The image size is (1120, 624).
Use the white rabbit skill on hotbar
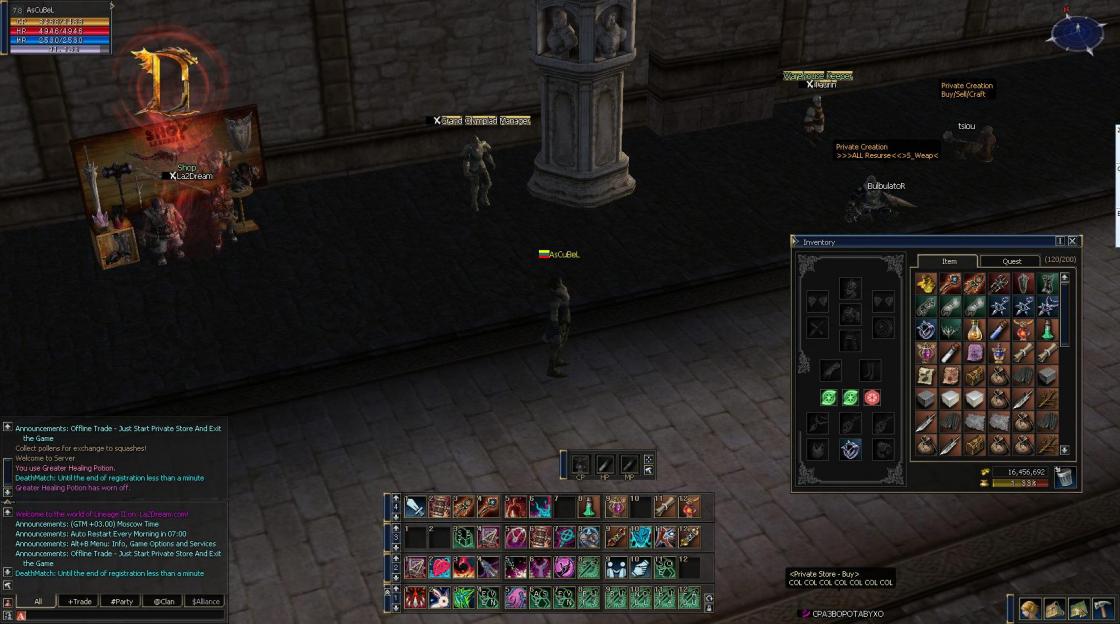click(439, 598)
